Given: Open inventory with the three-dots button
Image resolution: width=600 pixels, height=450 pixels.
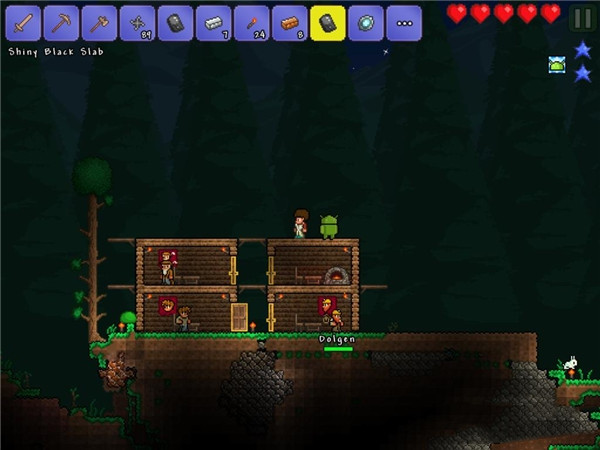Looking at the screenshot, I should [403, 22].
